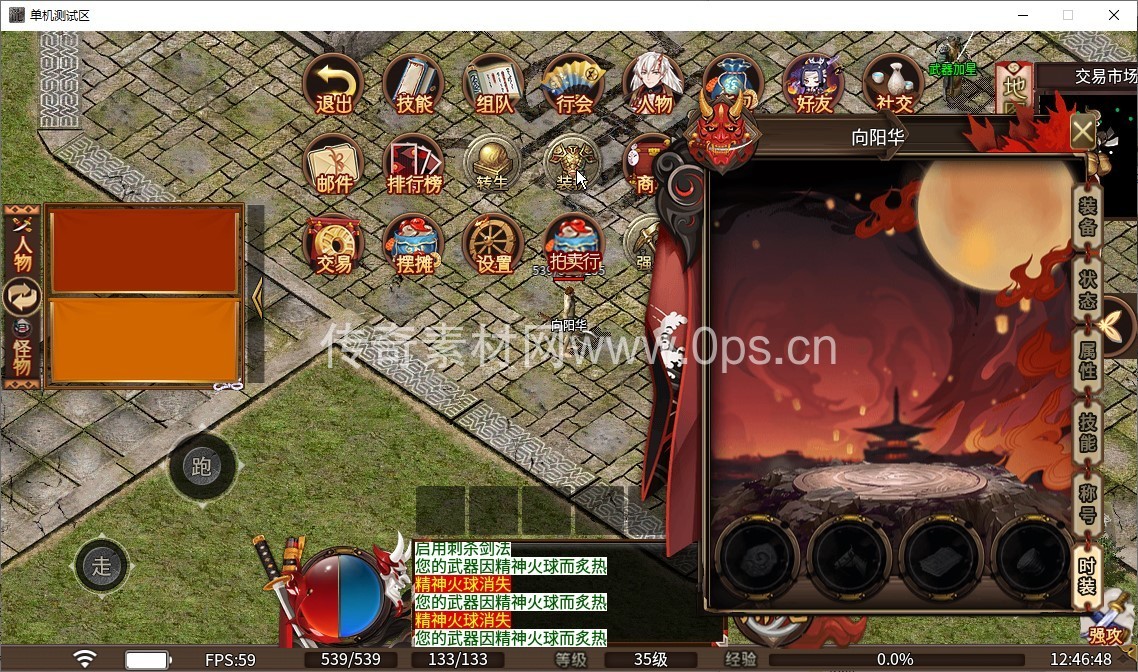
Task: Open the 转生 rebirth icon
Action: tap(494, 164)
